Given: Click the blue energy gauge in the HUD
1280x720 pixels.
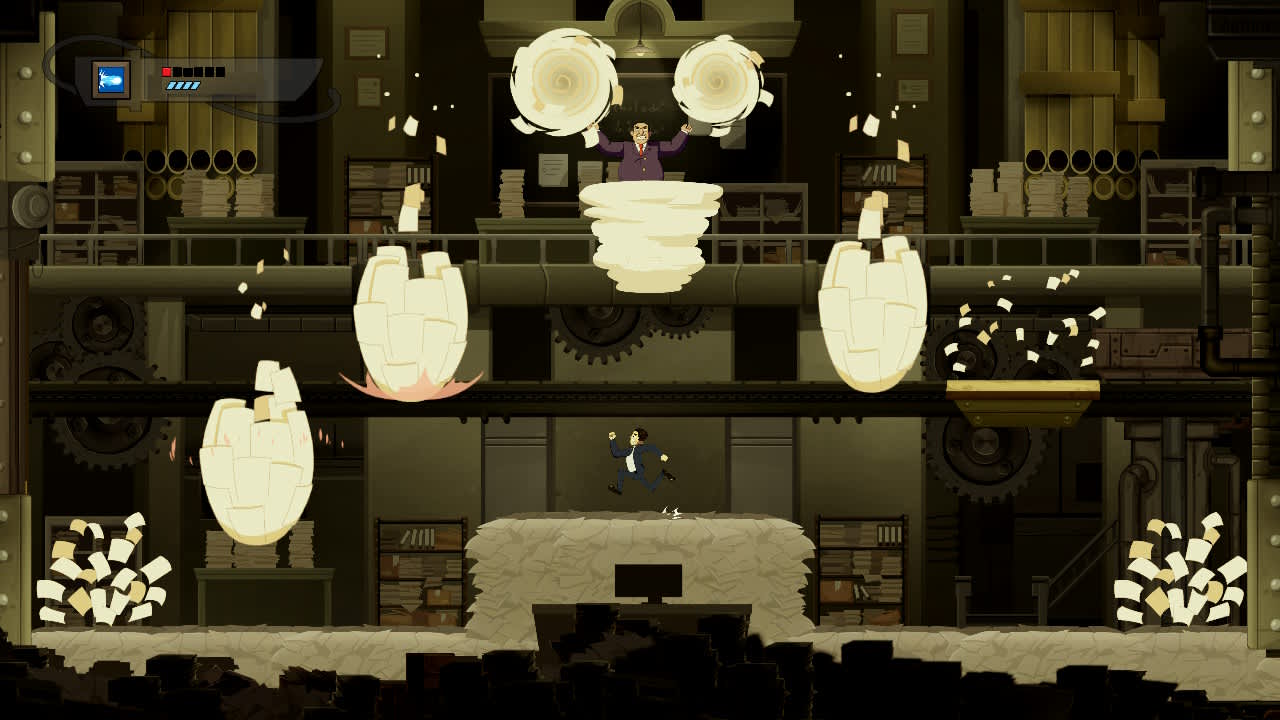Looking at the screenshot, I should tap(183, 87).
